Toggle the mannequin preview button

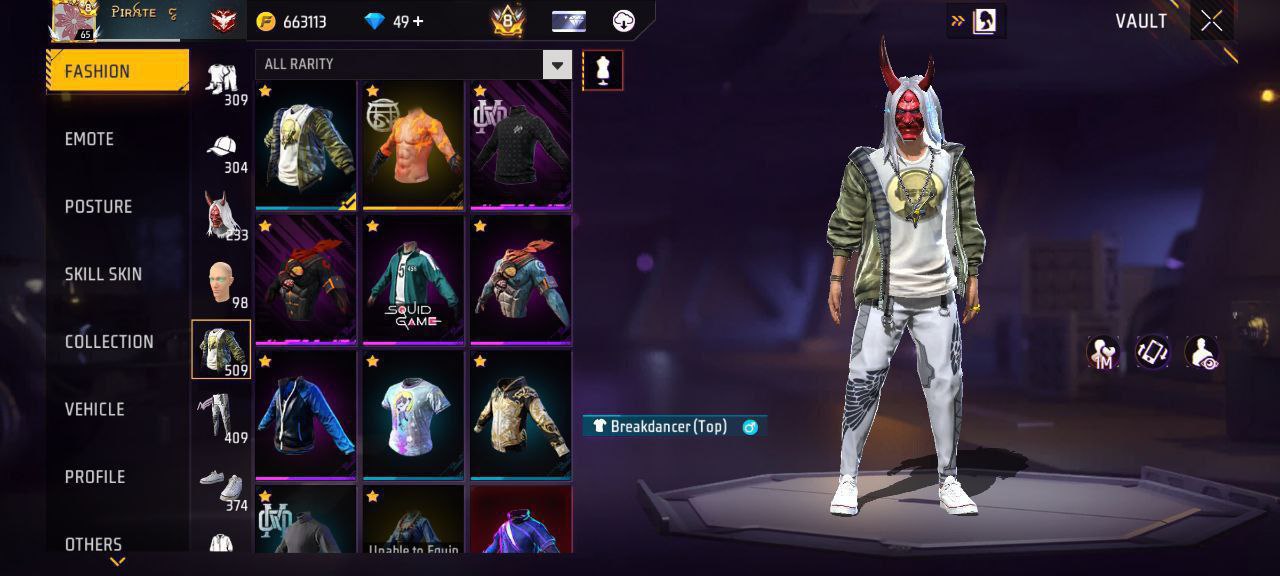click(x=602, y=69)
